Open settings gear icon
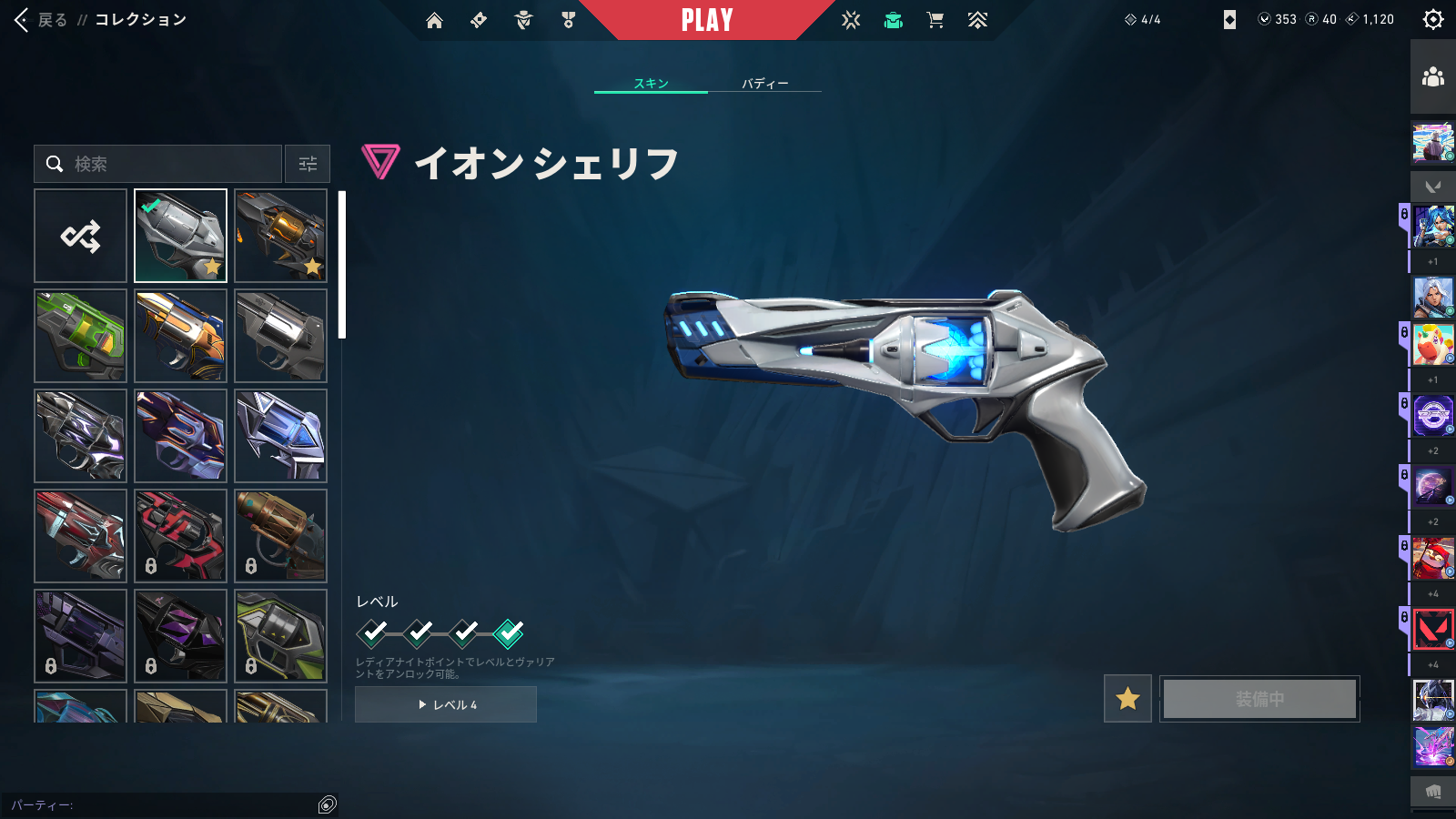 pyautogui.click(x=1432, y=20)
